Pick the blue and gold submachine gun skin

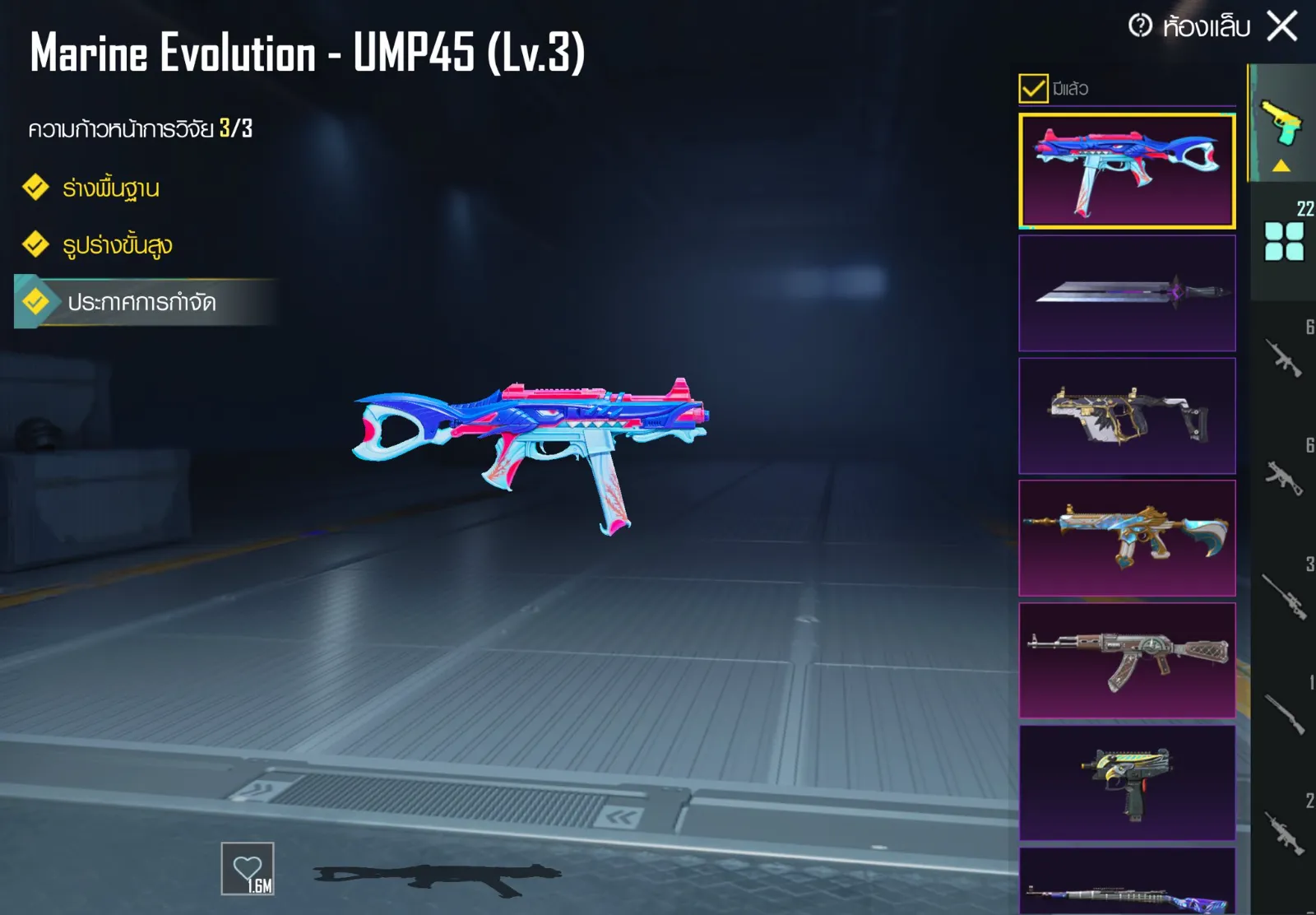(x=1127, y=538)
